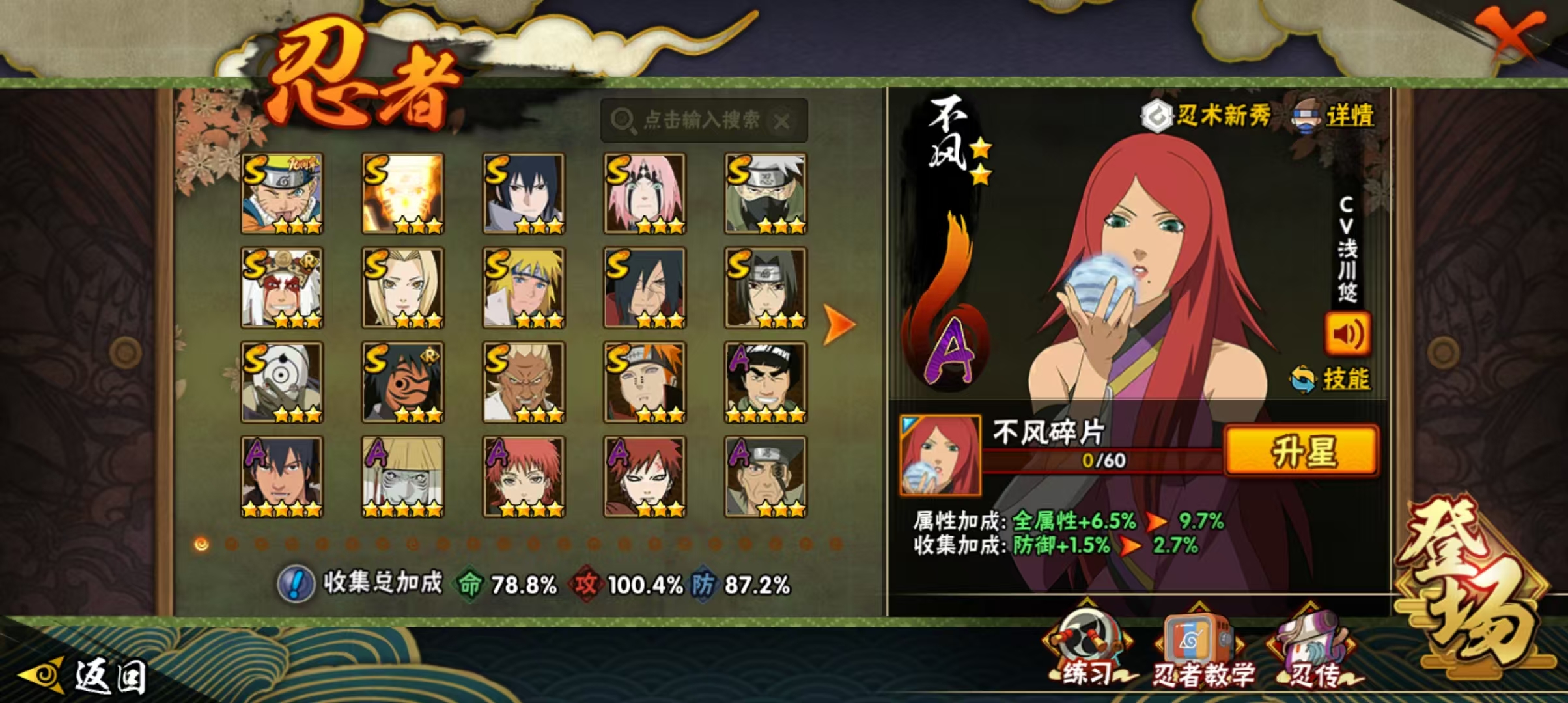This screenshot has height=703, width=1568.
Task: Select the blonde Tsunade ninja portrait
Action: click(x=403, y=288)
